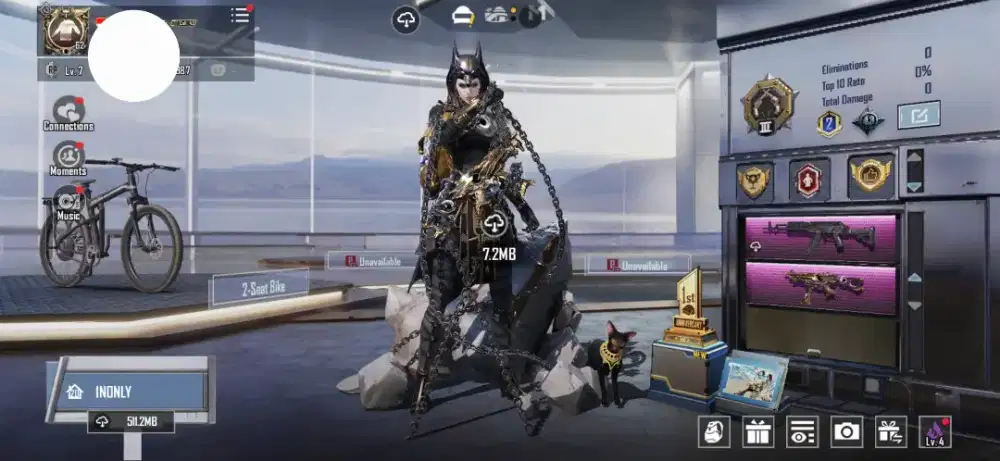
Task: Open the player avatar profile
Action: click(x=63, y=30)
